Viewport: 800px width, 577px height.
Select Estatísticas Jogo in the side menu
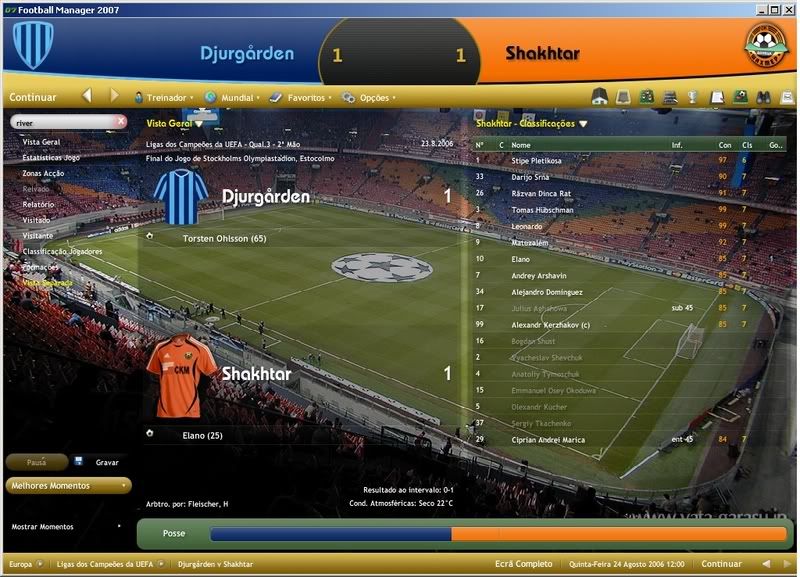[50, 157]
